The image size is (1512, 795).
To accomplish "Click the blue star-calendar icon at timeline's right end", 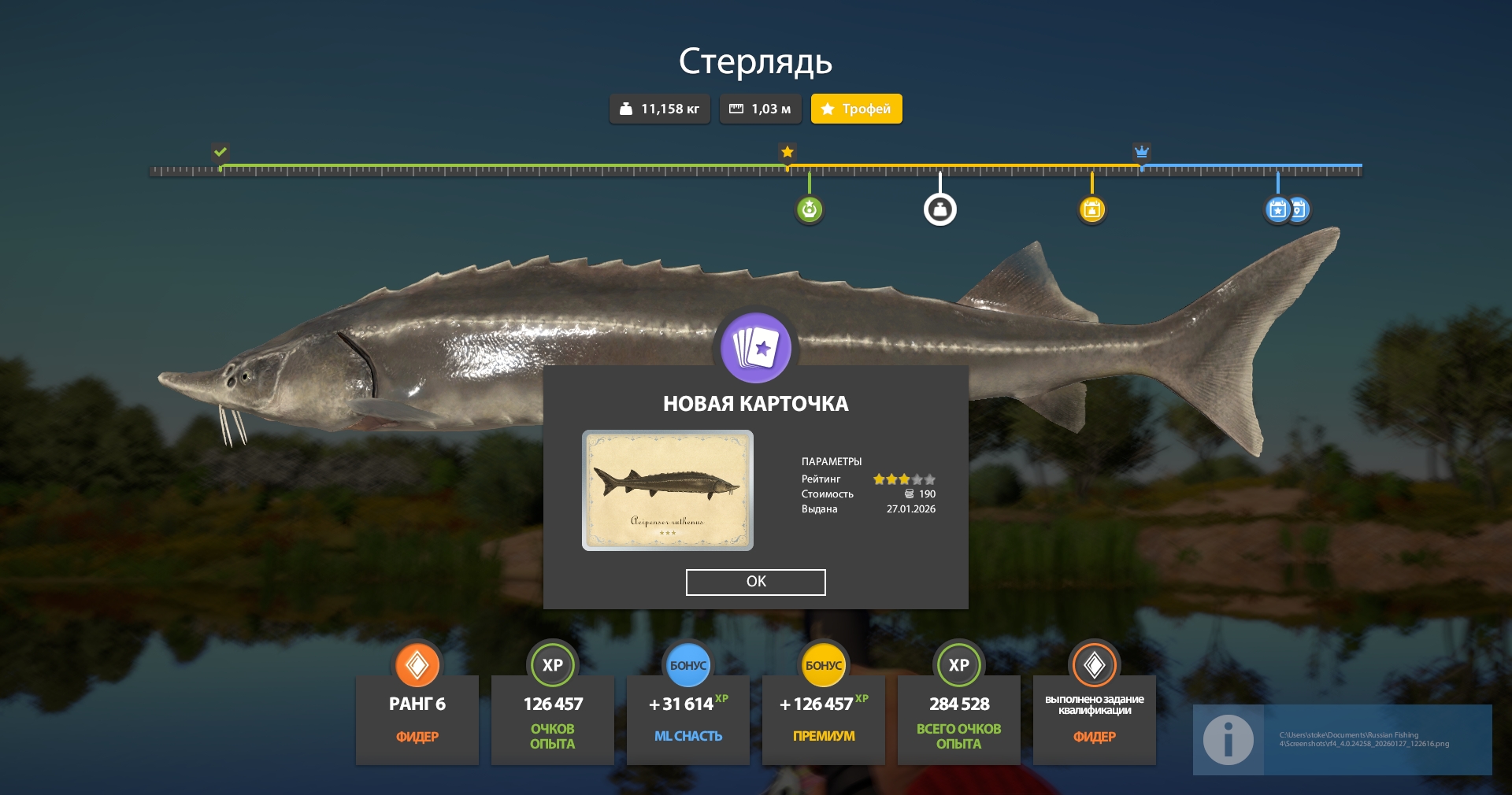I will click(x=1277, y=209).
